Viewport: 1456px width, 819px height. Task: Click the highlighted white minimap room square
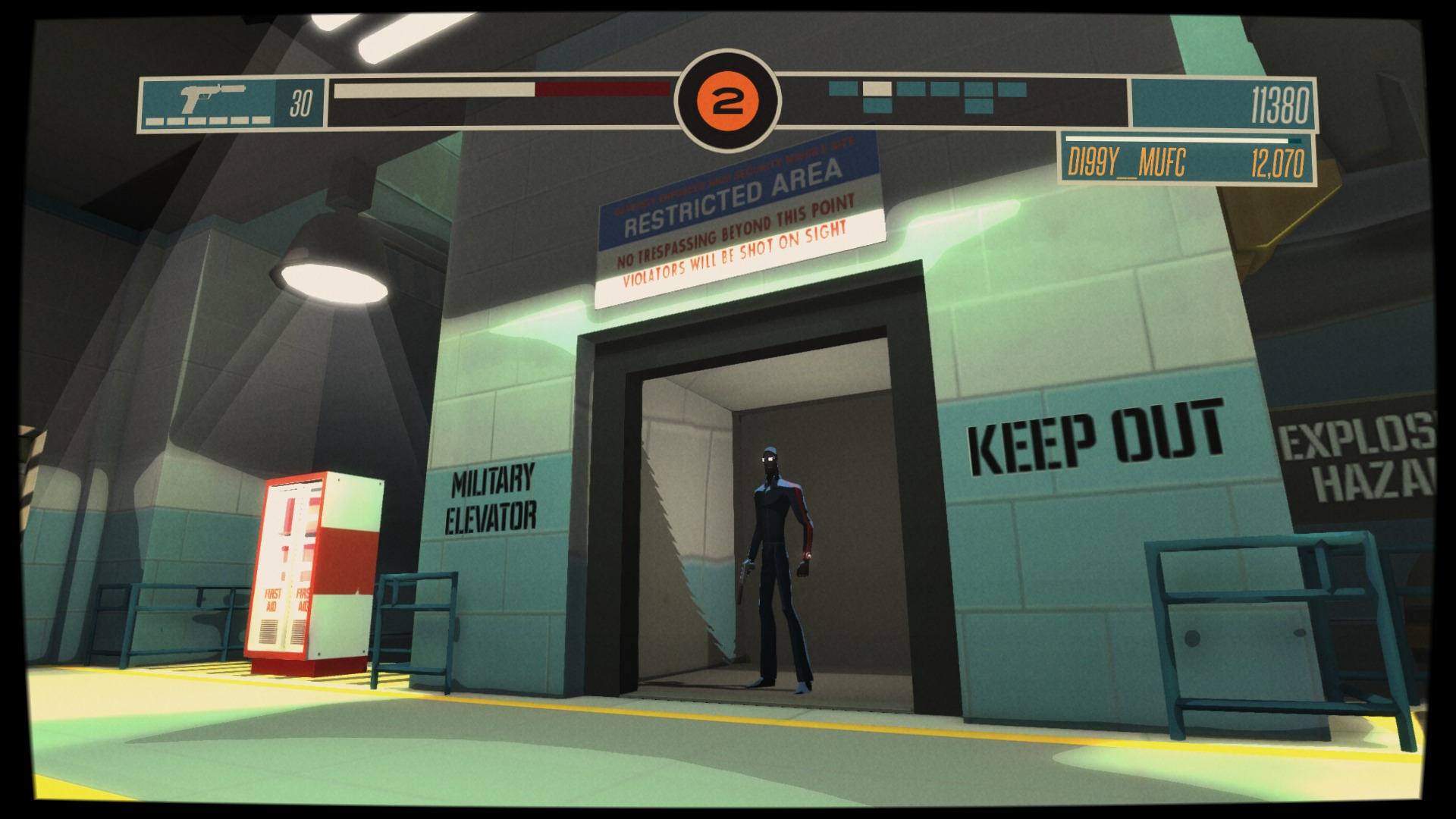pos(877,89)
